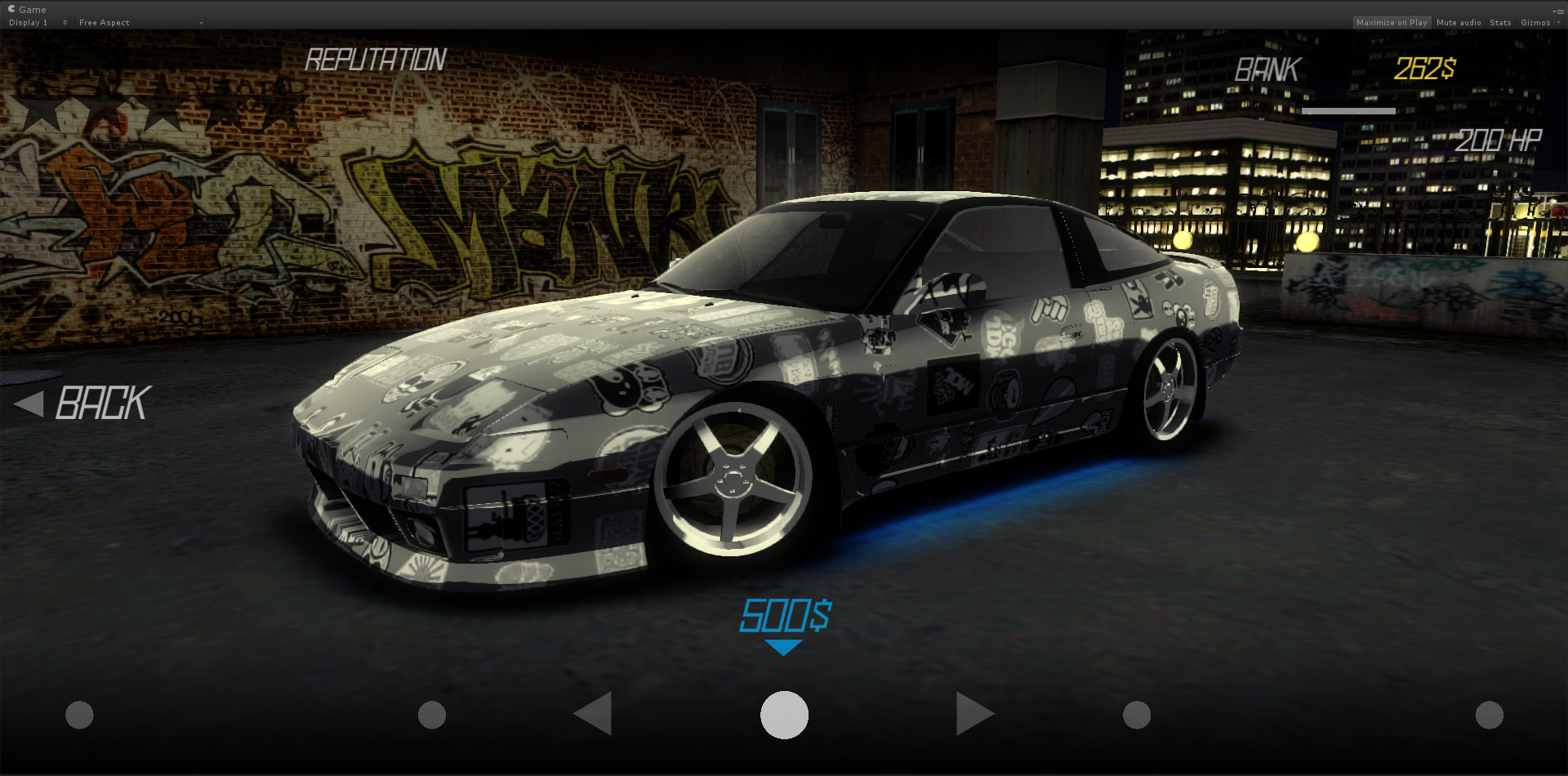Image resolution: width=1568 pixels, height=776 pixels.
Task: Expand the Gizmos dropdown arrow
Action: click(1558, 22)
